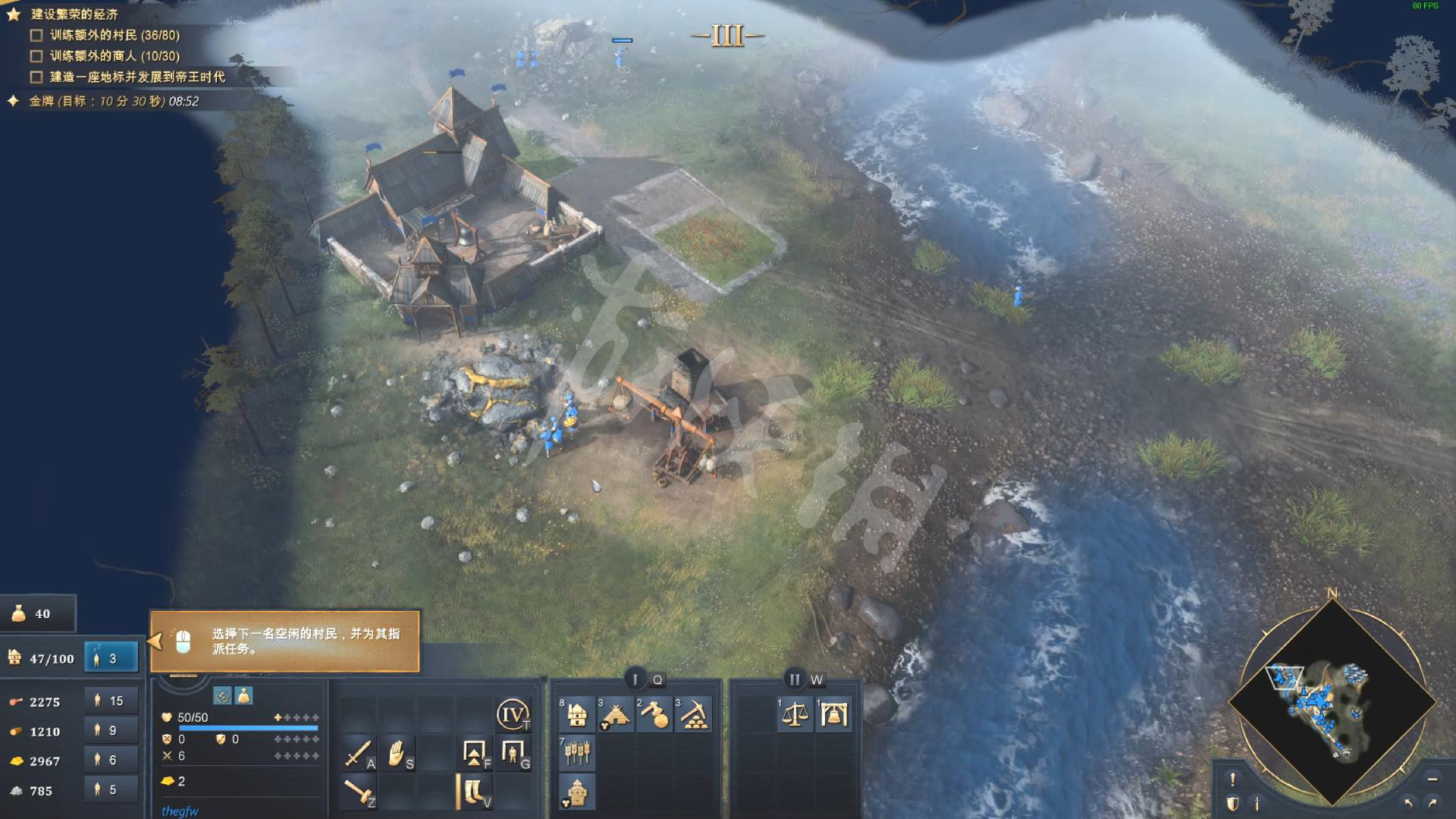Select the next idle villager button
Screen dimensions: 1456x819
click(x=111, y=658)
